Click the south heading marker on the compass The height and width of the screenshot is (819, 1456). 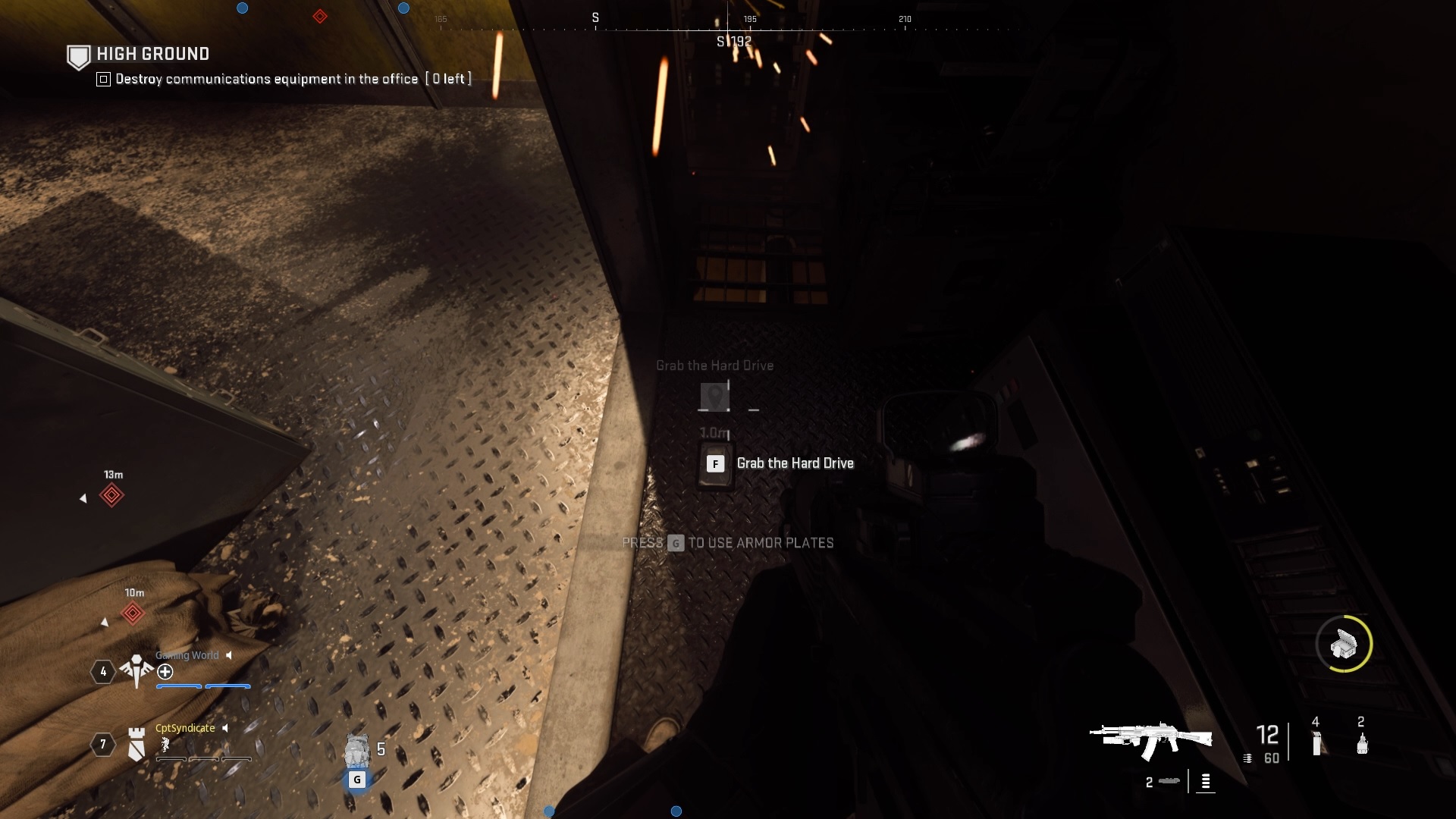pos(595,17)
